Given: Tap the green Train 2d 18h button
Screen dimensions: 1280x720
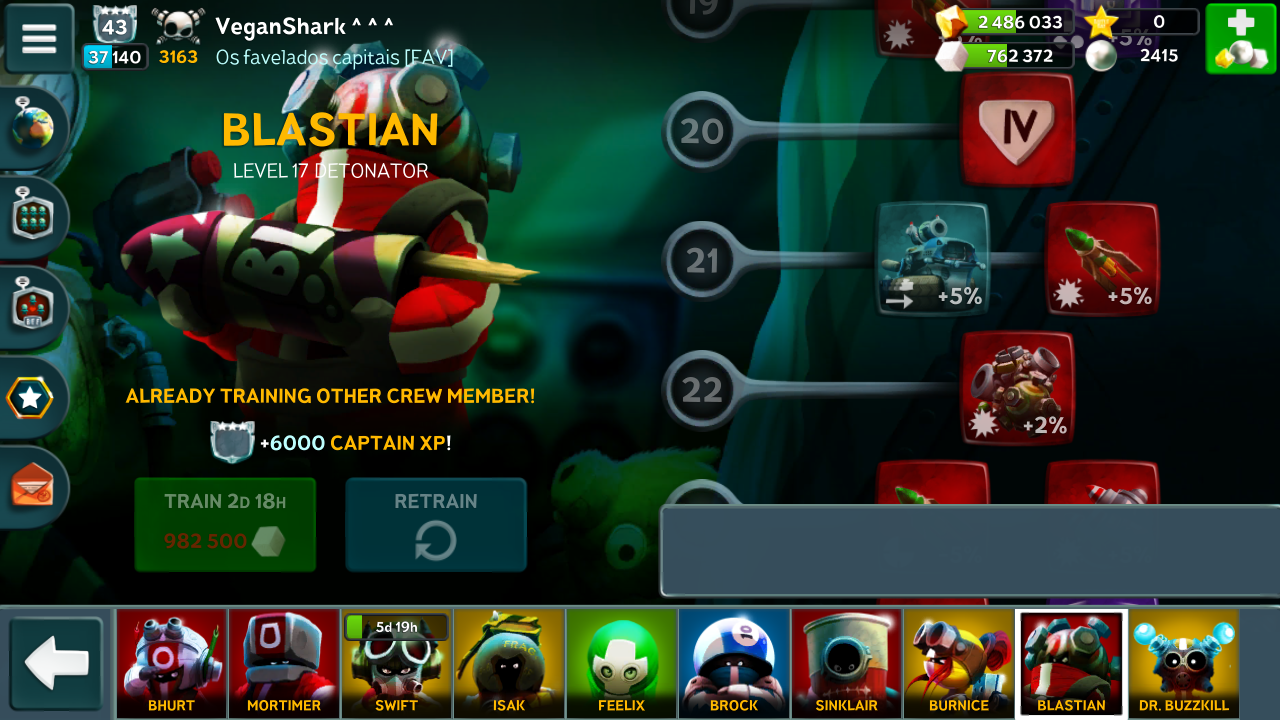Looking at the screenshot, I should pos(225,524).
